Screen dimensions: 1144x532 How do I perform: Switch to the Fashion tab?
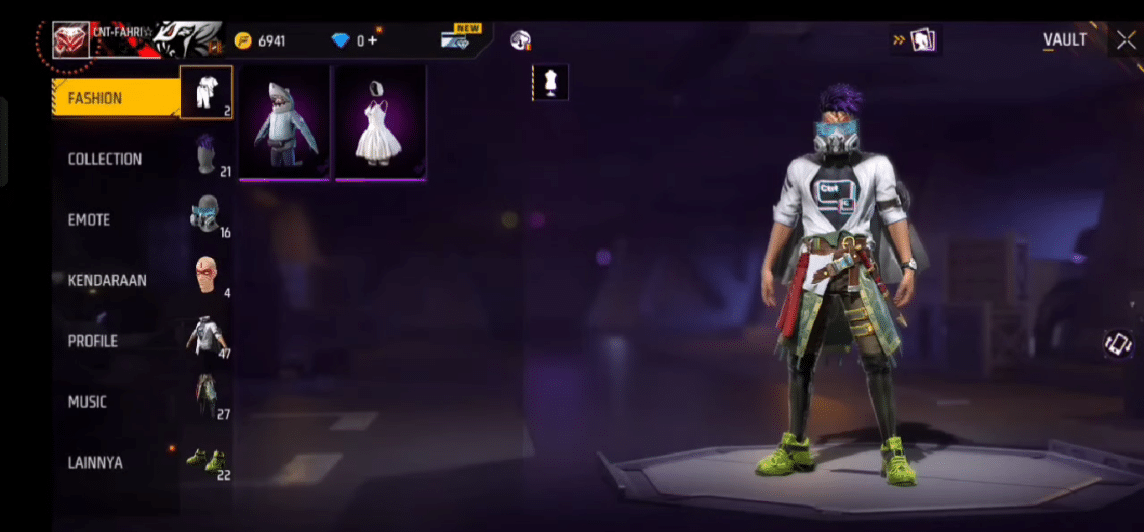point(114,98)
